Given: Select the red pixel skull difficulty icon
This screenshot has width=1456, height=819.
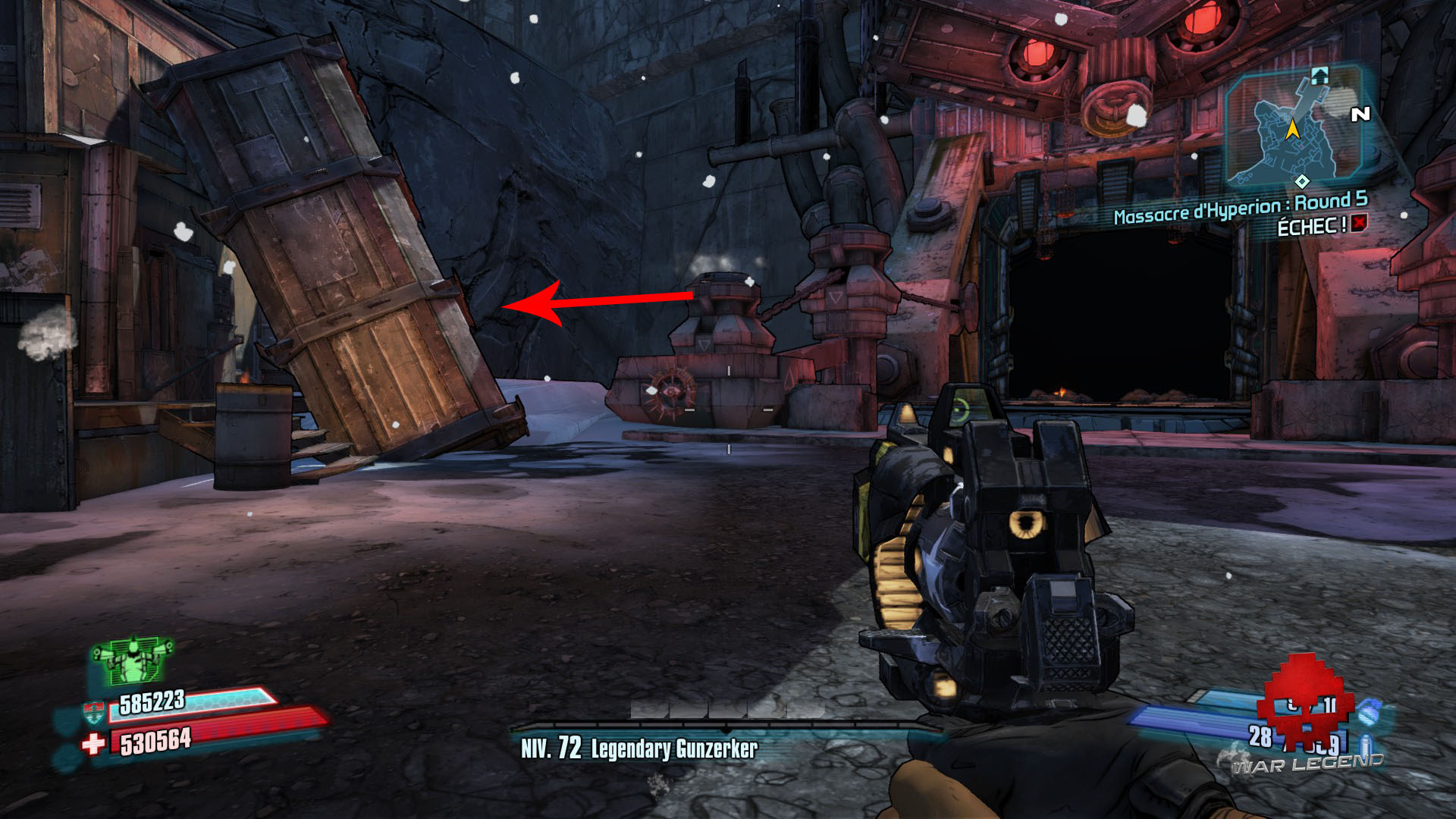Looking at the screenshot, I should (1304, 708).
